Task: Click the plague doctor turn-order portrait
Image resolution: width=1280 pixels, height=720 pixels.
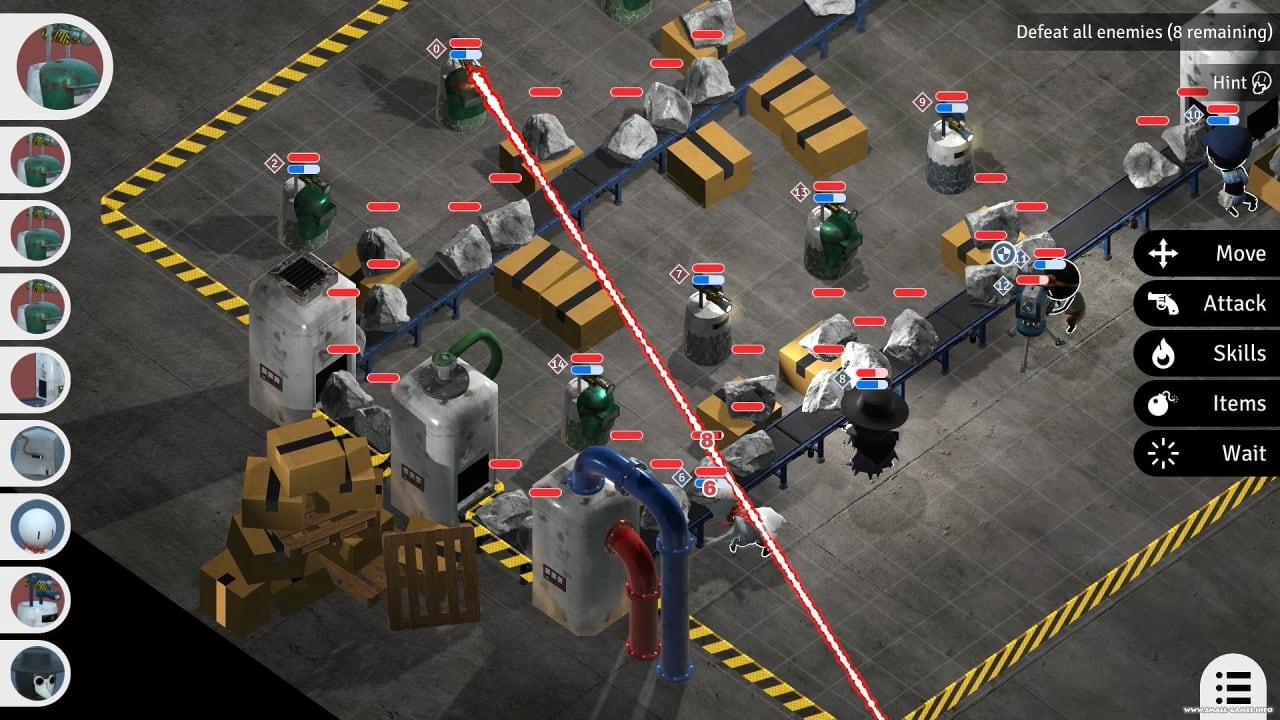Action: pyautogui.click(x=40, y=672)
